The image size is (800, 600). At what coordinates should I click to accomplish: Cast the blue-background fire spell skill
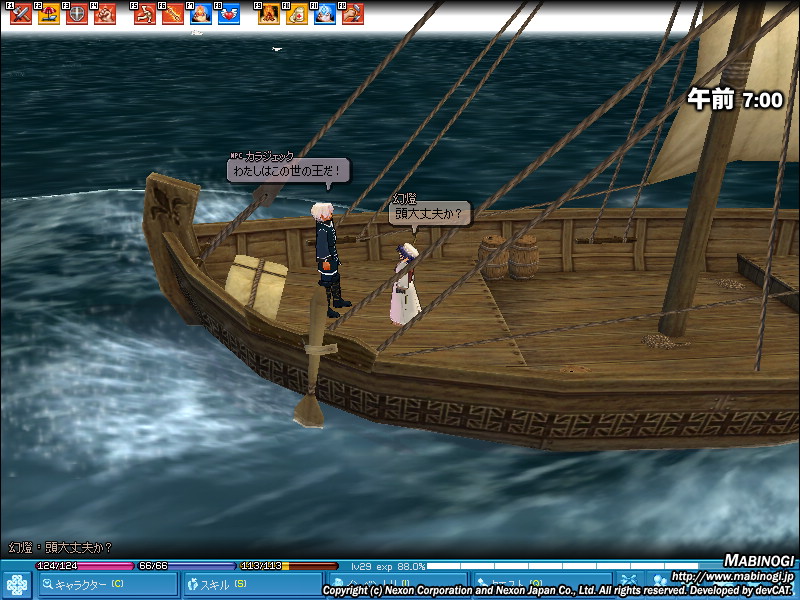(x=201, y=15)
